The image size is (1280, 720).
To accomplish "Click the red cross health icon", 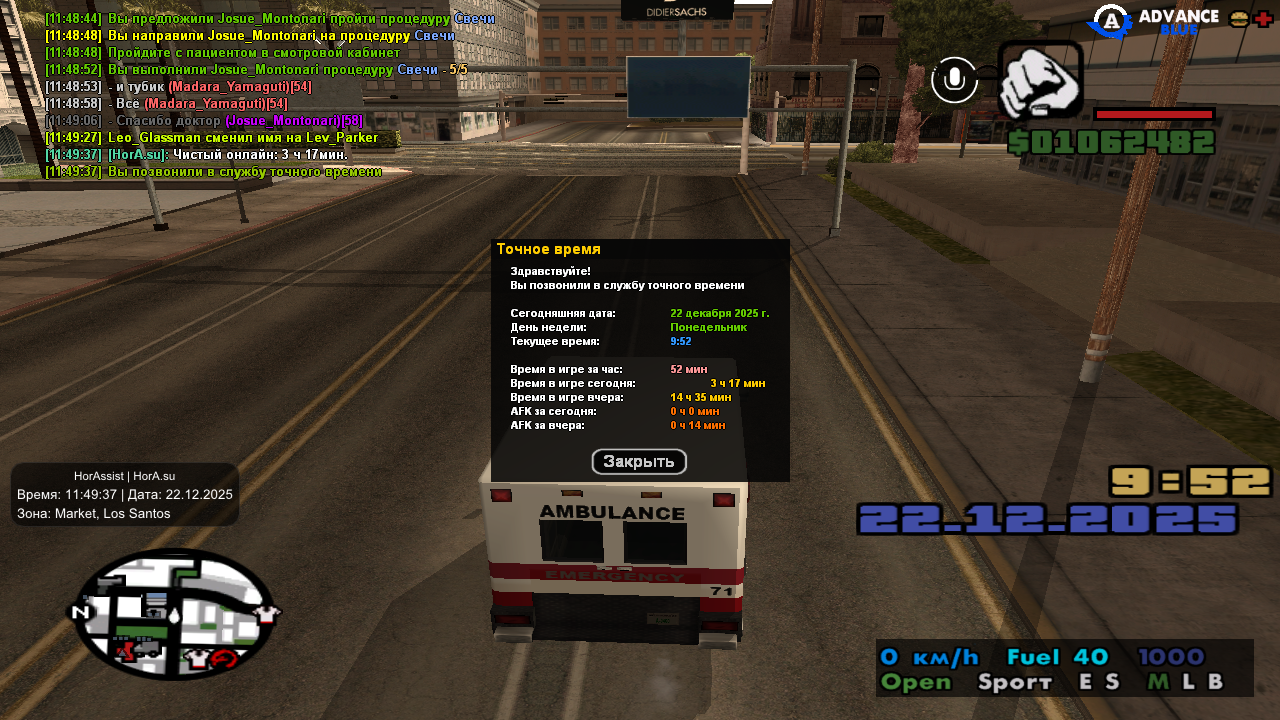I will click(x=1264, y=19).
